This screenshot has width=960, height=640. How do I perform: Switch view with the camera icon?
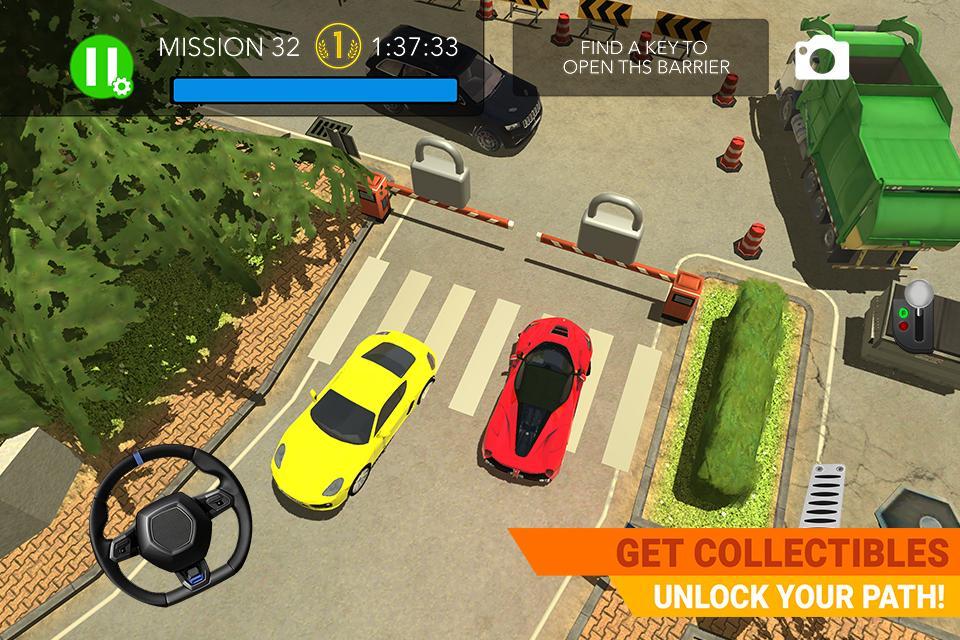pos(821,60)
